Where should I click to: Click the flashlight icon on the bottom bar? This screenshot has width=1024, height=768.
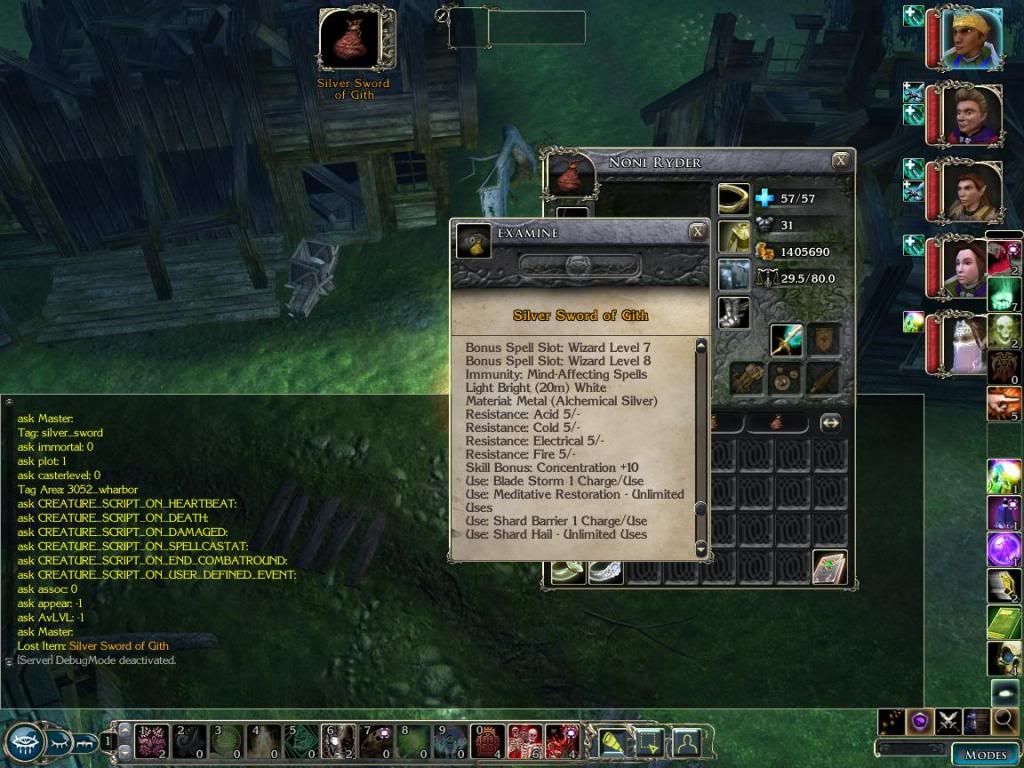[611, 742]
